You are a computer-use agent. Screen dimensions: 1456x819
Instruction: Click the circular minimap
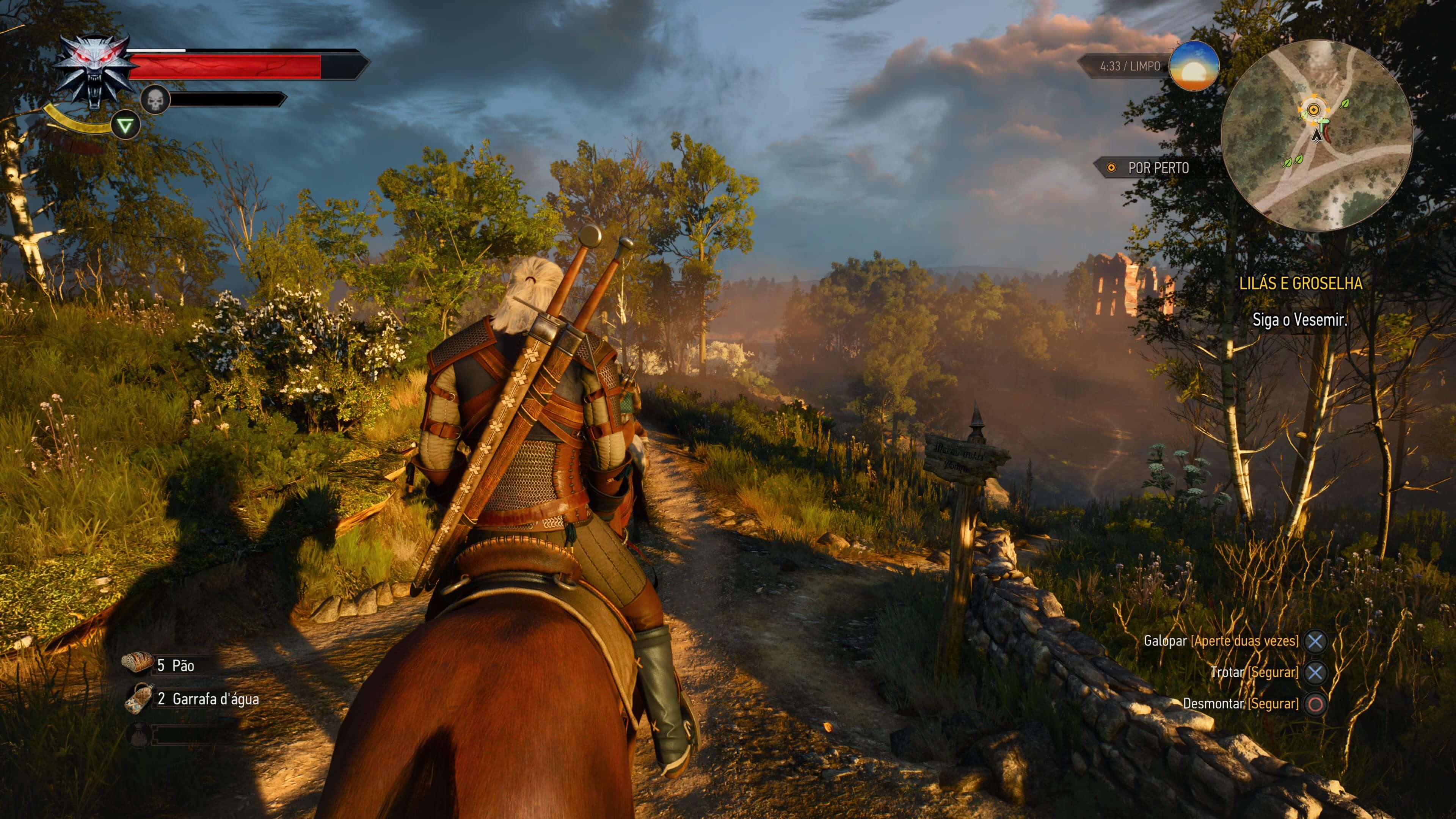[x=1316, y=136]
